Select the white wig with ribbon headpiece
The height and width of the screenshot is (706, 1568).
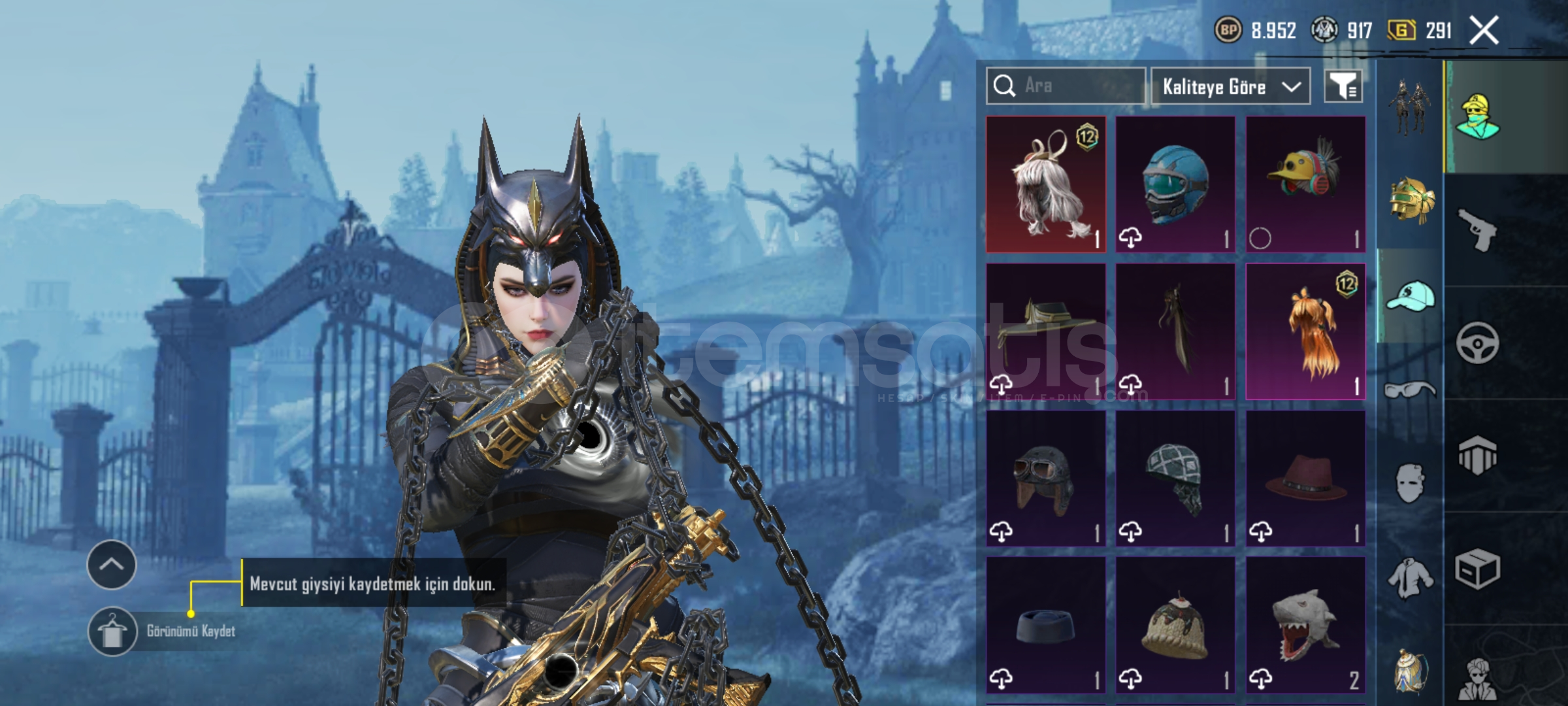1045,184
